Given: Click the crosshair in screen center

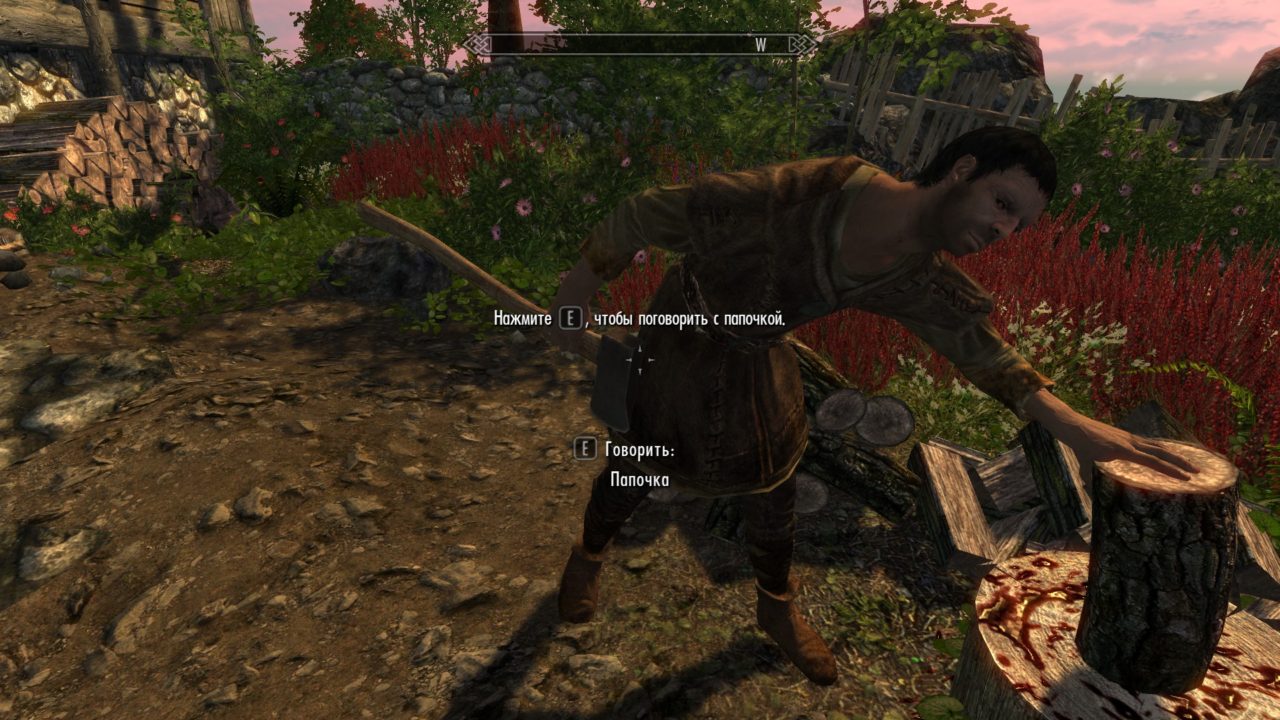Looking at the screenshot, I should (640, 360).
